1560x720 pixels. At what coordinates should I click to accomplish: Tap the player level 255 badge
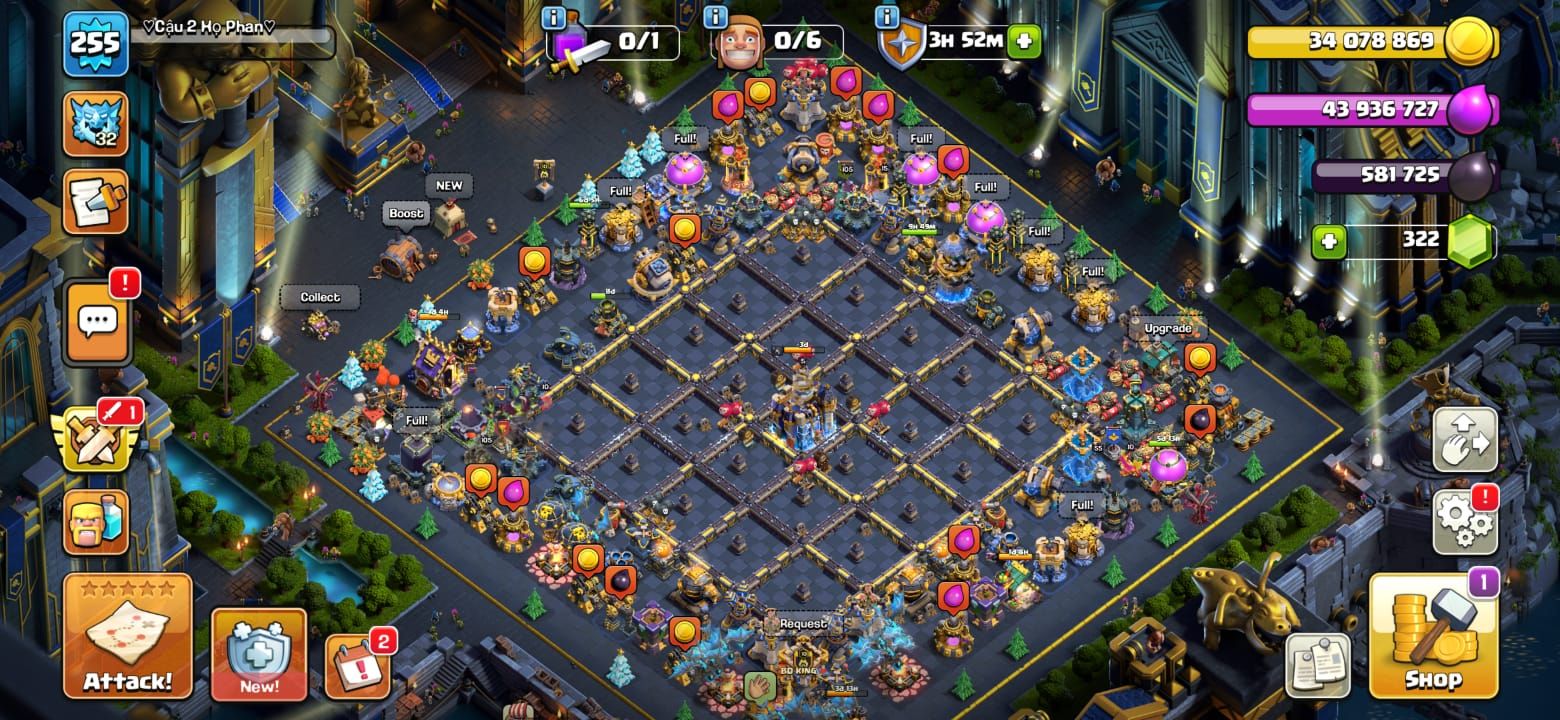96,43
